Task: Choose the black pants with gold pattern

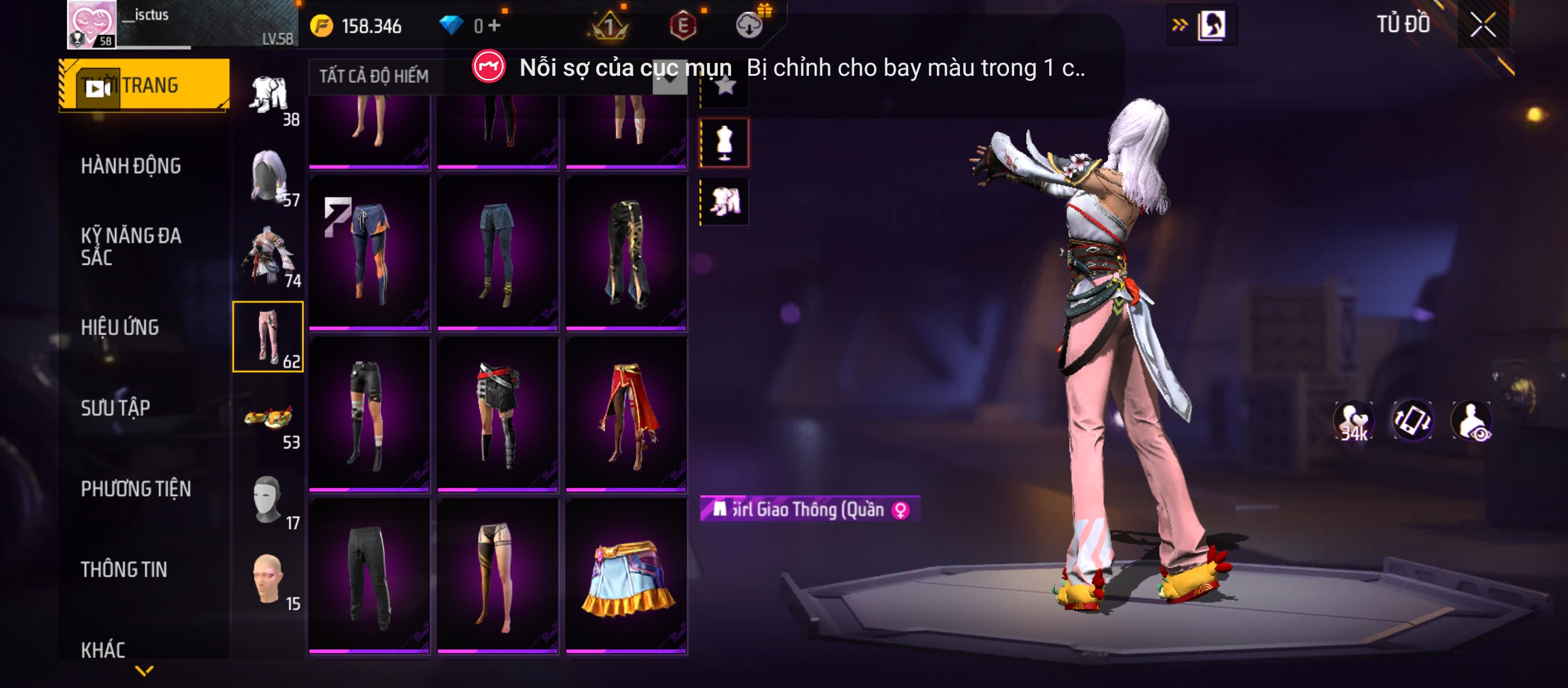Action: click(x=627, y=254)
